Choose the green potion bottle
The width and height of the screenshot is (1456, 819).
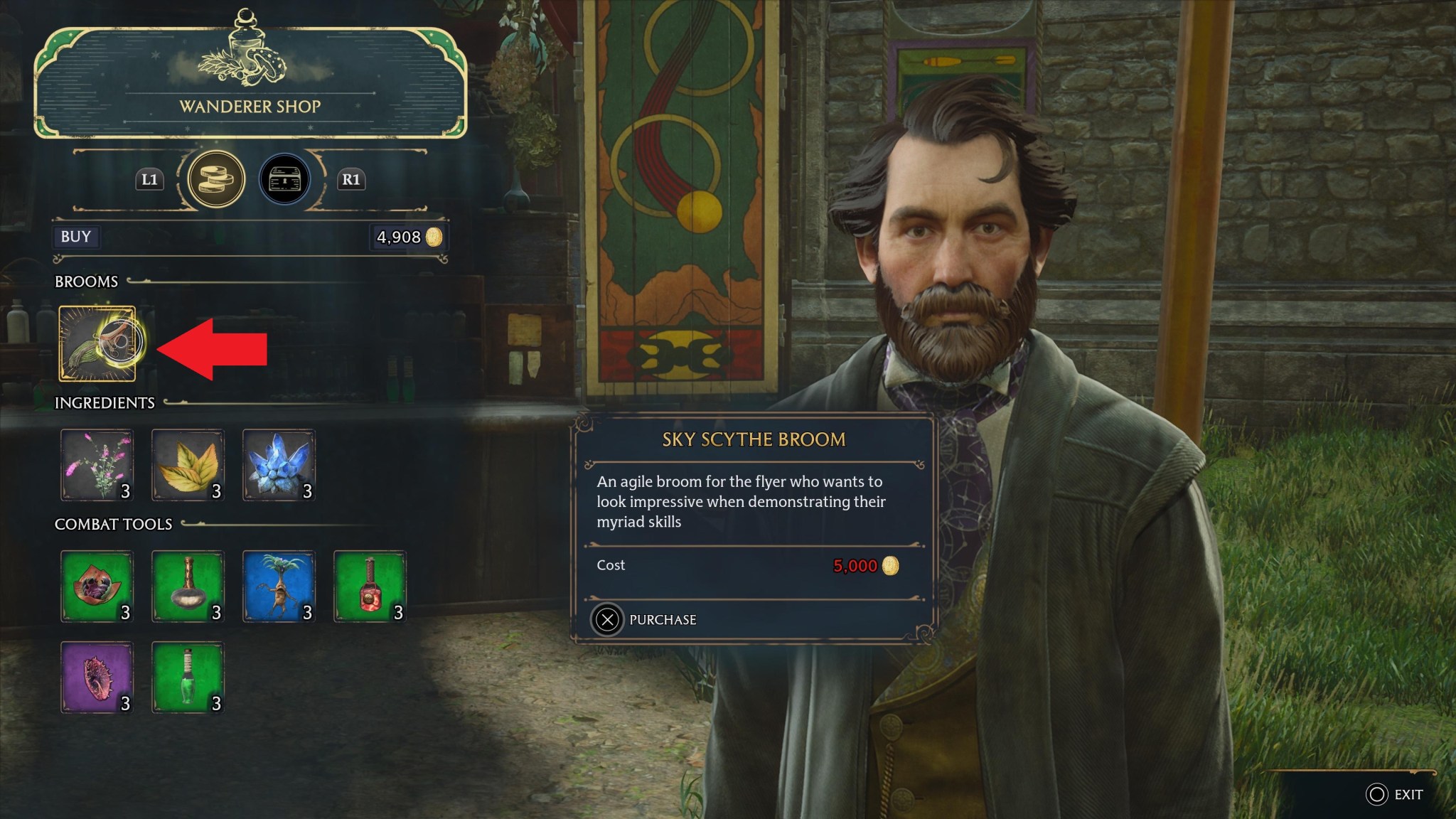tap(188, 677)
